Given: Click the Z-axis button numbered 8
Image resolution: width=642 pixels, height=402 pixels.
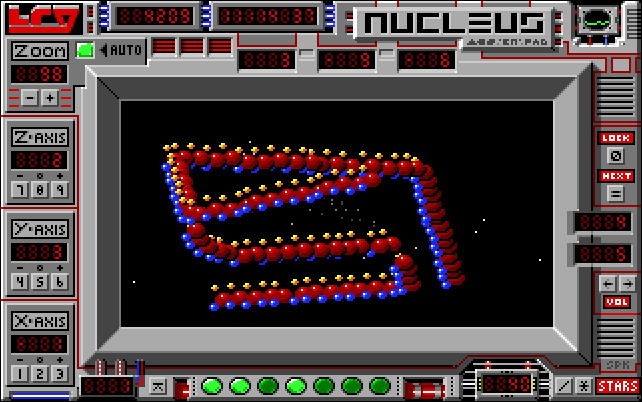Looking at the screenshot, I should pyautogui.click(x=40, y=189).
